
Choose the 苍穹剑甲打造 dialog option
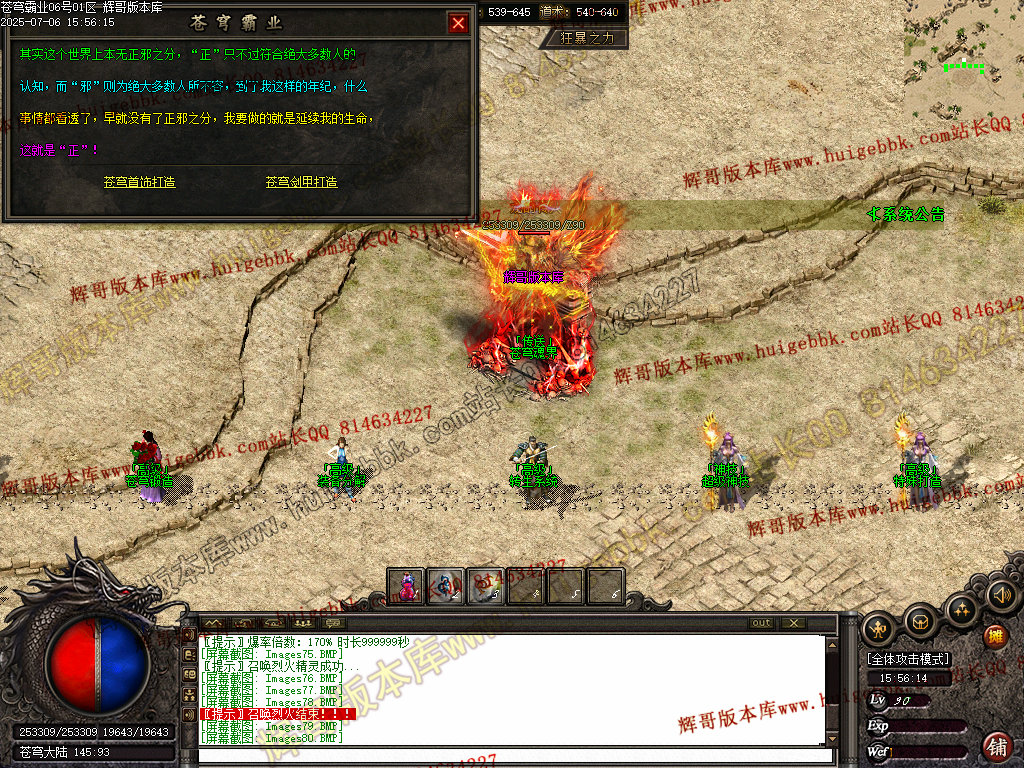coord(301,182)
